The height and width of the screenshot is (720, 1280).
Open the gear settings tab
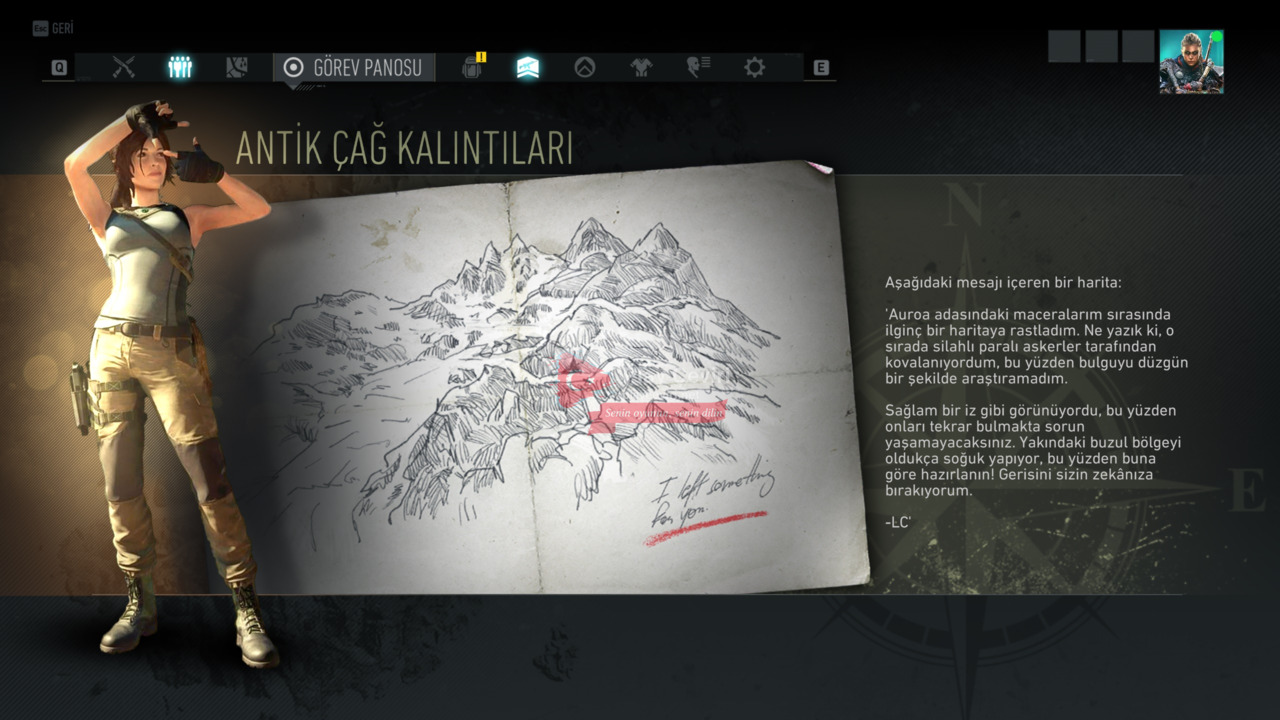[x=754, y=67]
